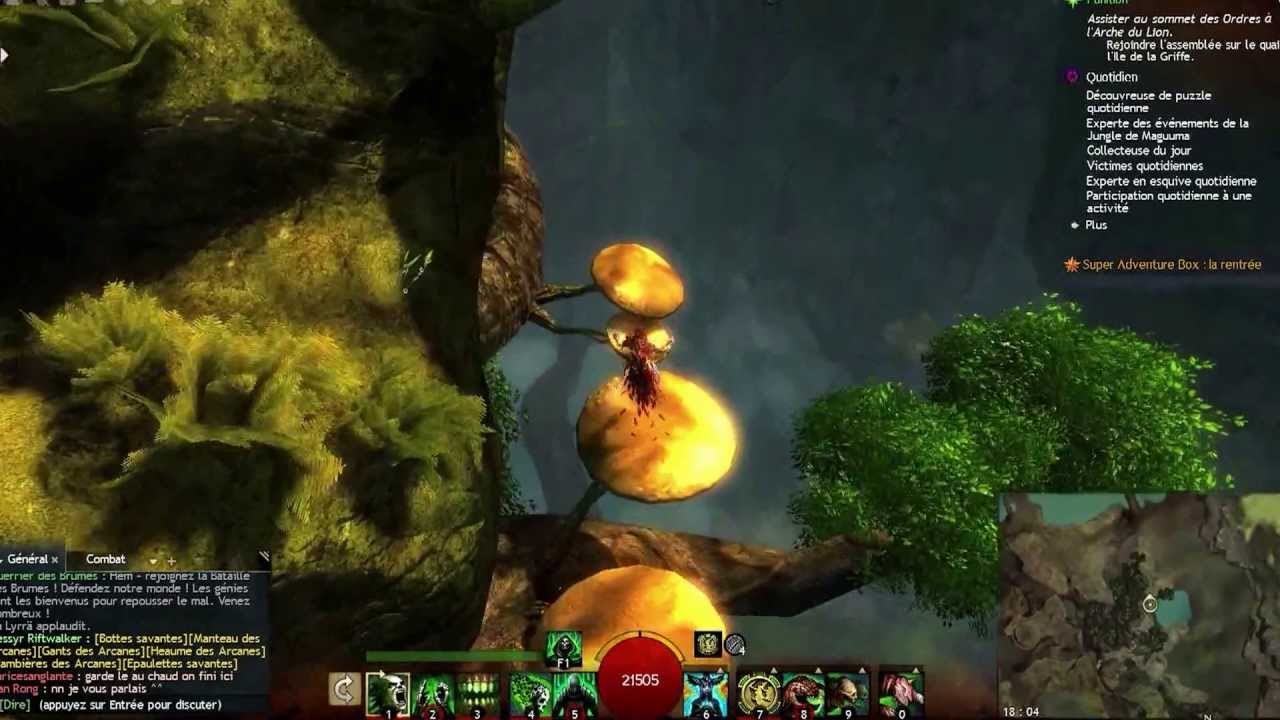Activate the necromancer skill in slot 5
This screenshot has height=720, width=1280.
573,690
